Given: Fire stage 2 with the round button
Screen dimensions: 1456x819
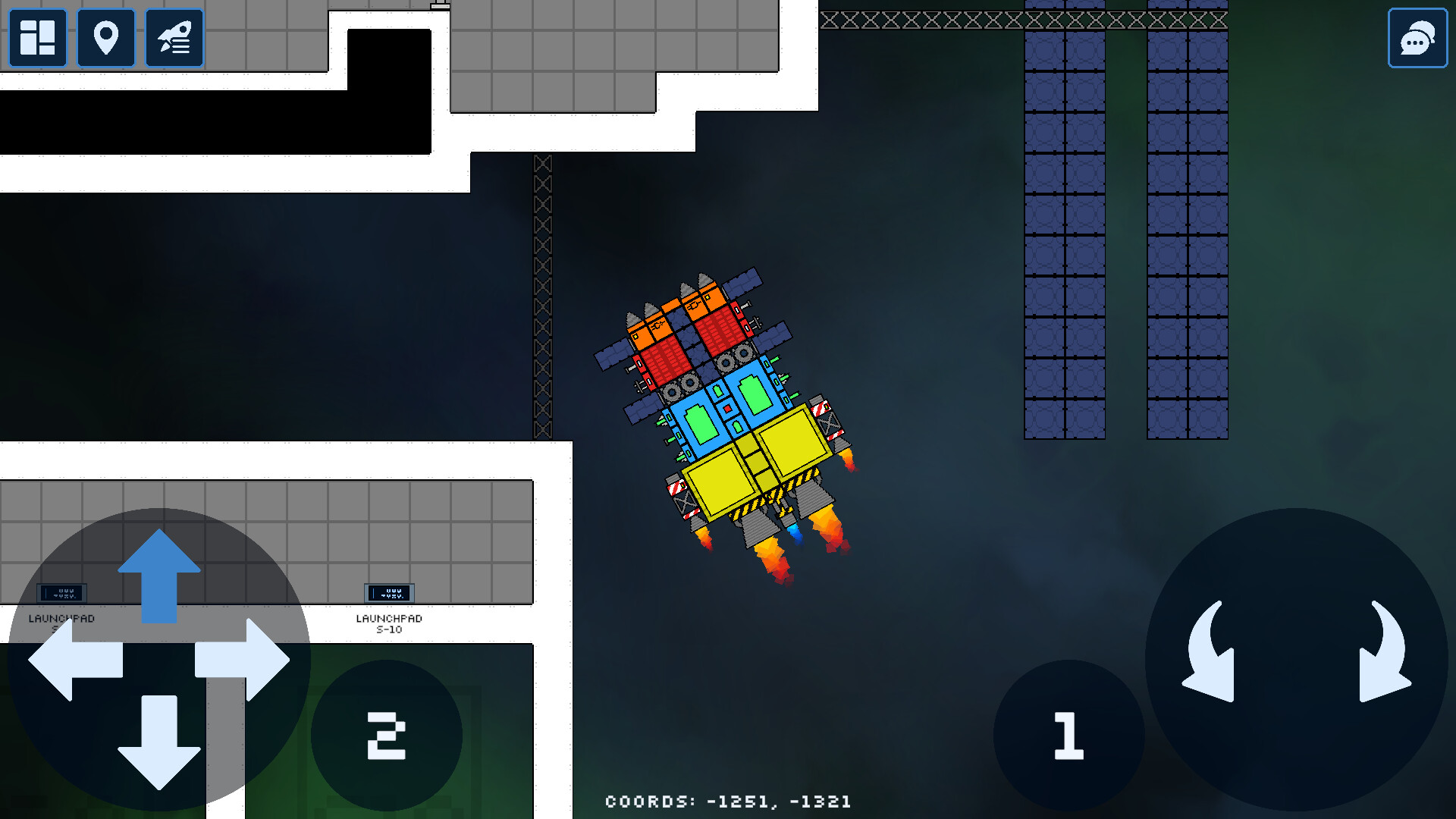Looking at the screenshot, I should (386, 733).
